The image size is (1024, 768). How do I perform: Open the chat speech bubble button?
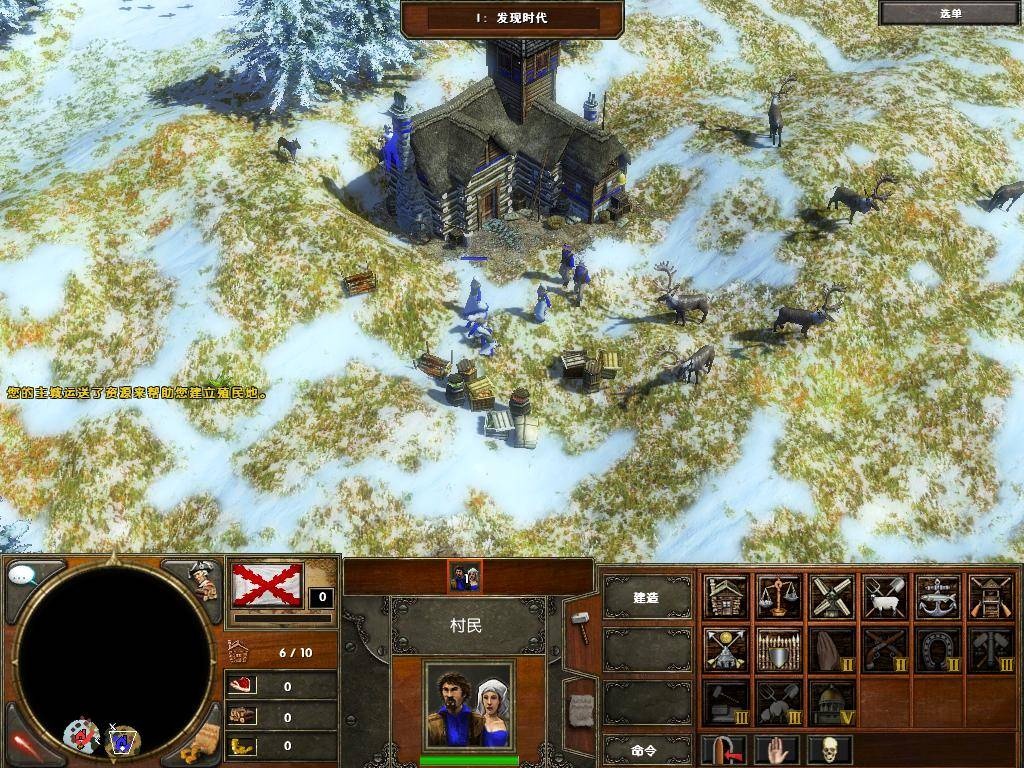click(24, 575)
